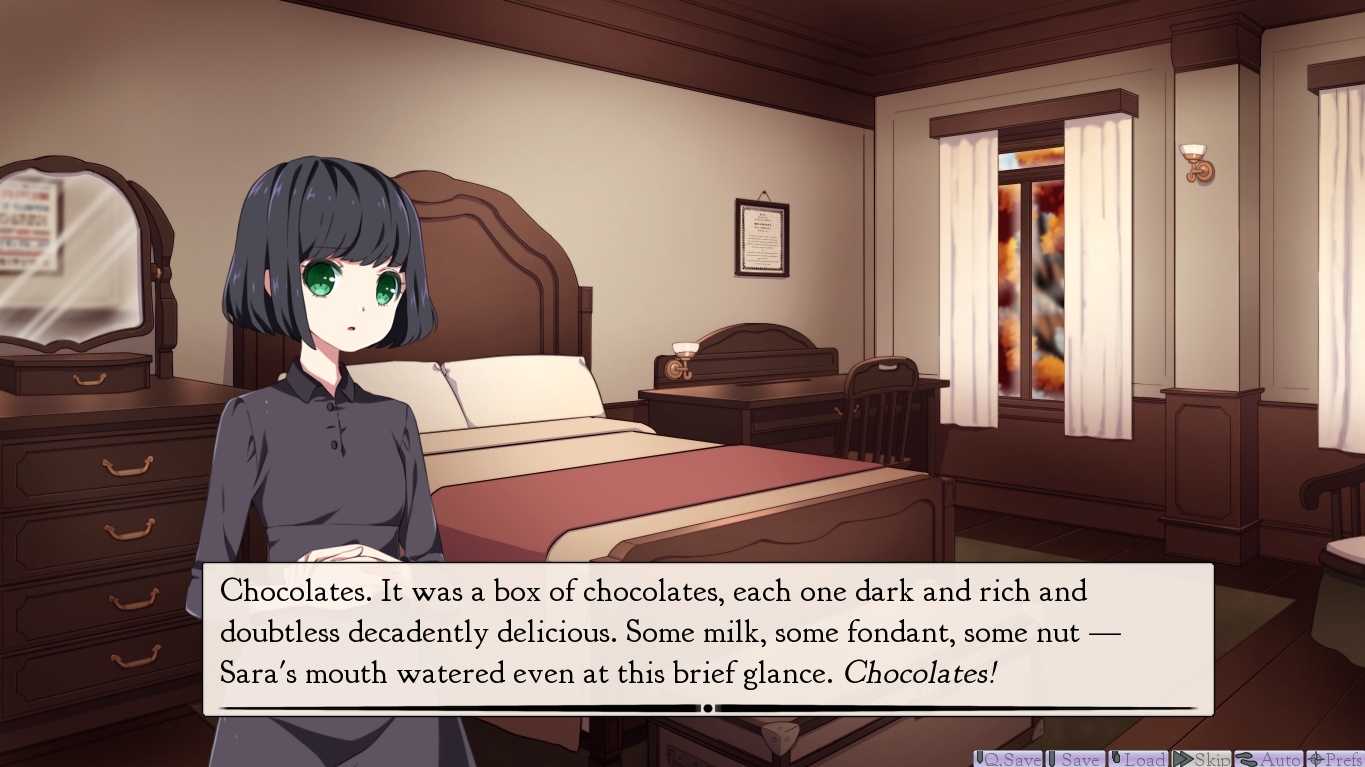1365x767 pixels.
Task: Save the game using the Save button
Action: click(1075, 759)
